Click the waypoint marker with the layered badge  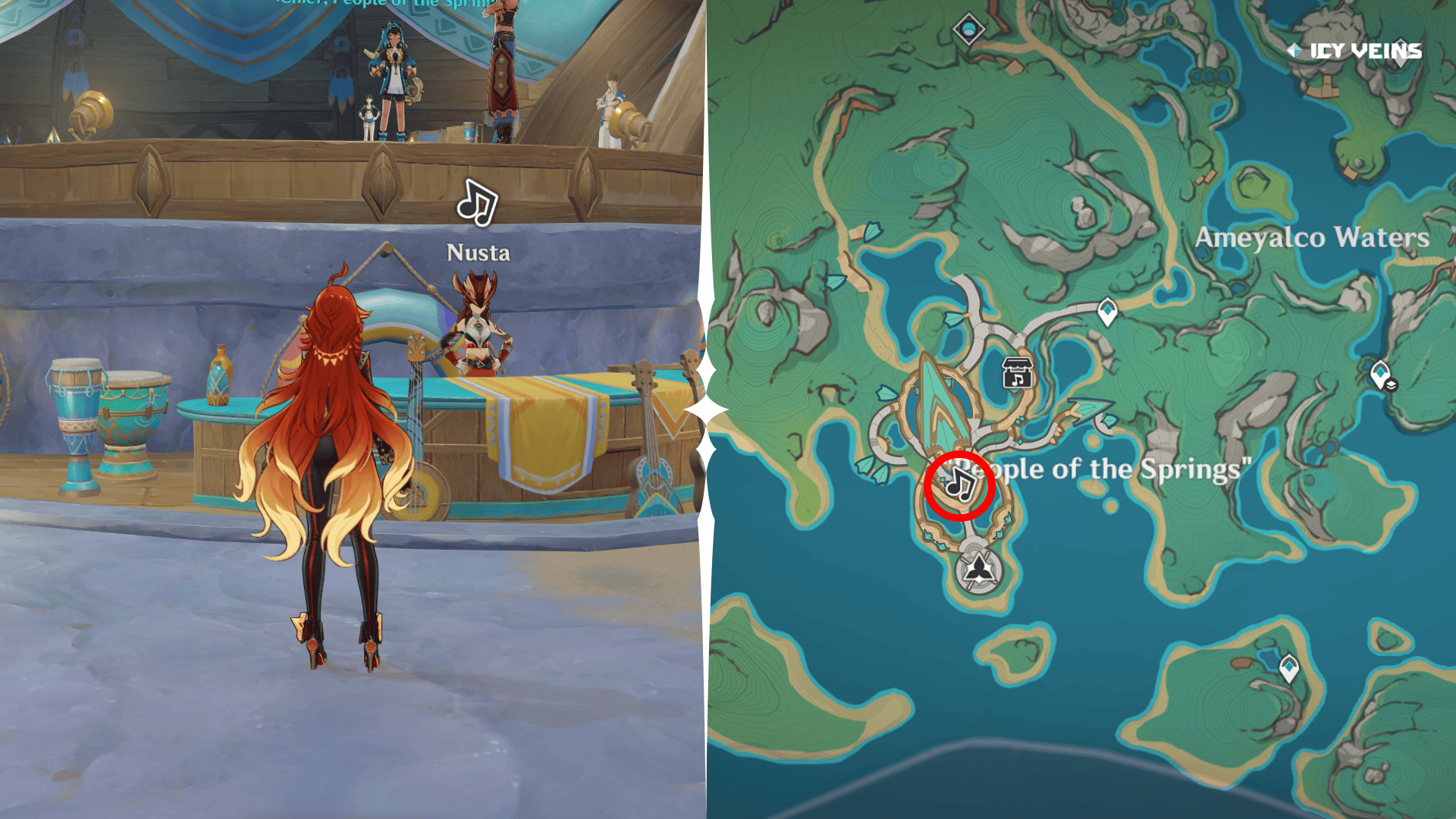point(1382,375)
